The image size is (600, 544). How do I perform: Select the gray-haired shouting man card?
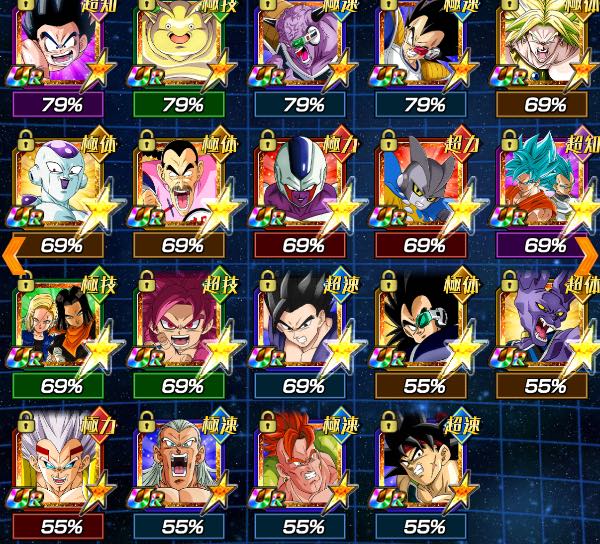pos(181,466)
